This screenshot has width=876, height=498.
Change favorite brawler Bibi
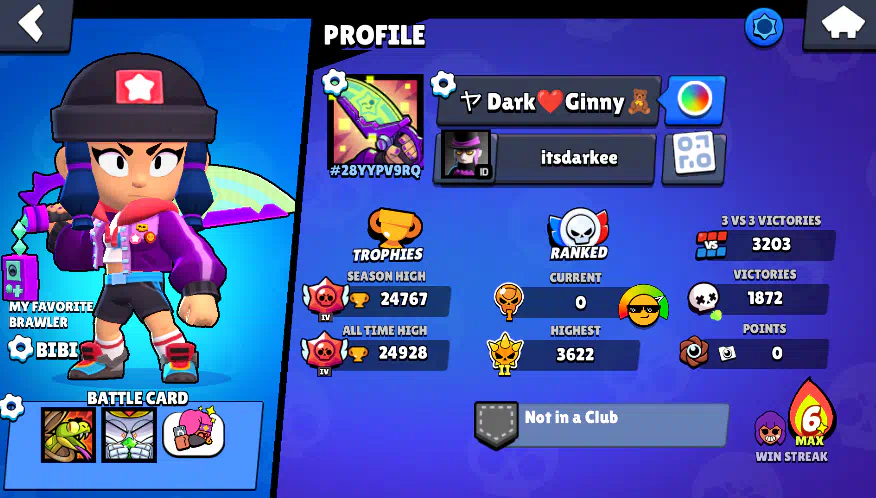[45, 348]
